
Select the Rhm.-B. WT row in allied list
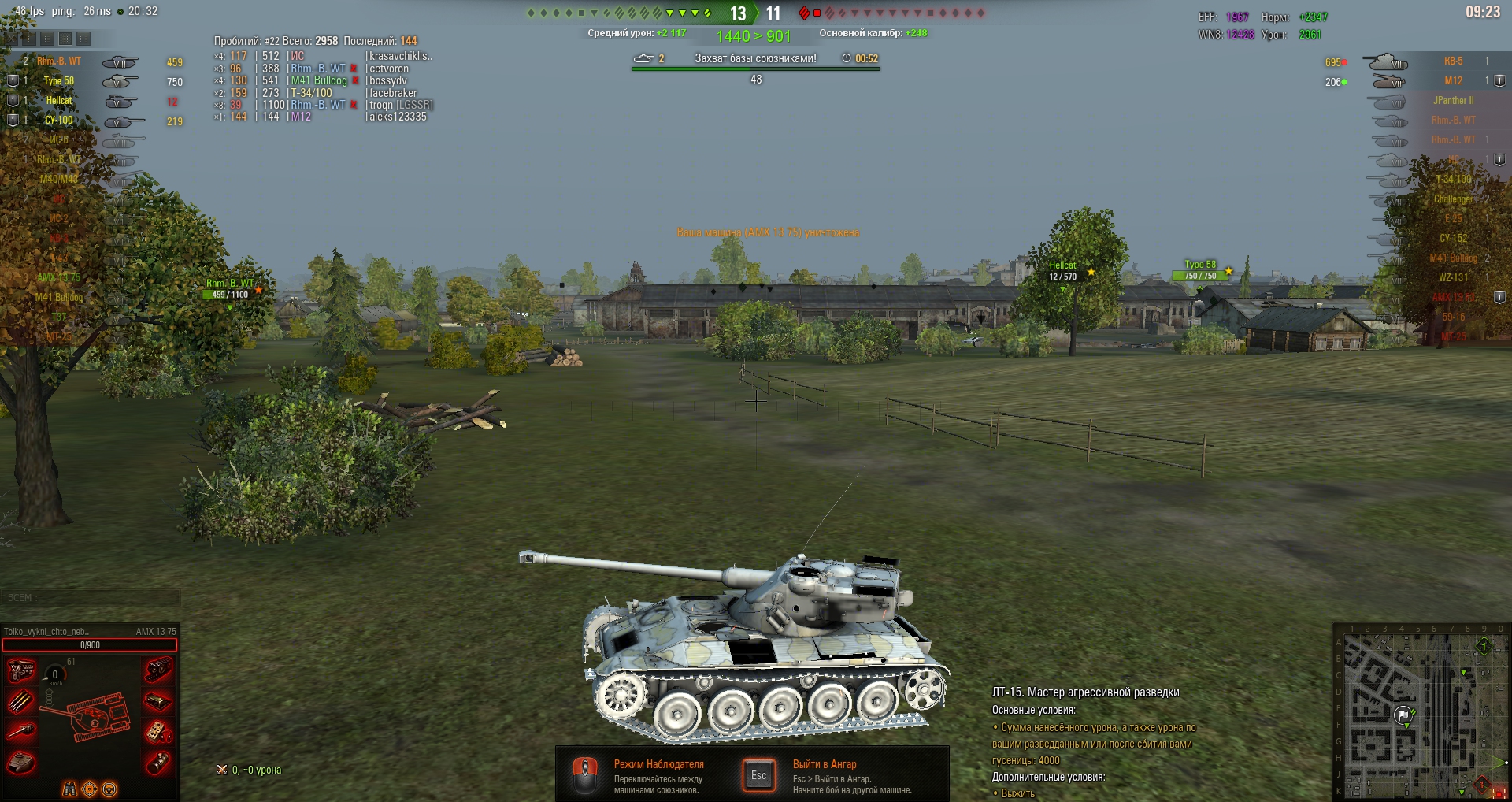tap(59, 61)
